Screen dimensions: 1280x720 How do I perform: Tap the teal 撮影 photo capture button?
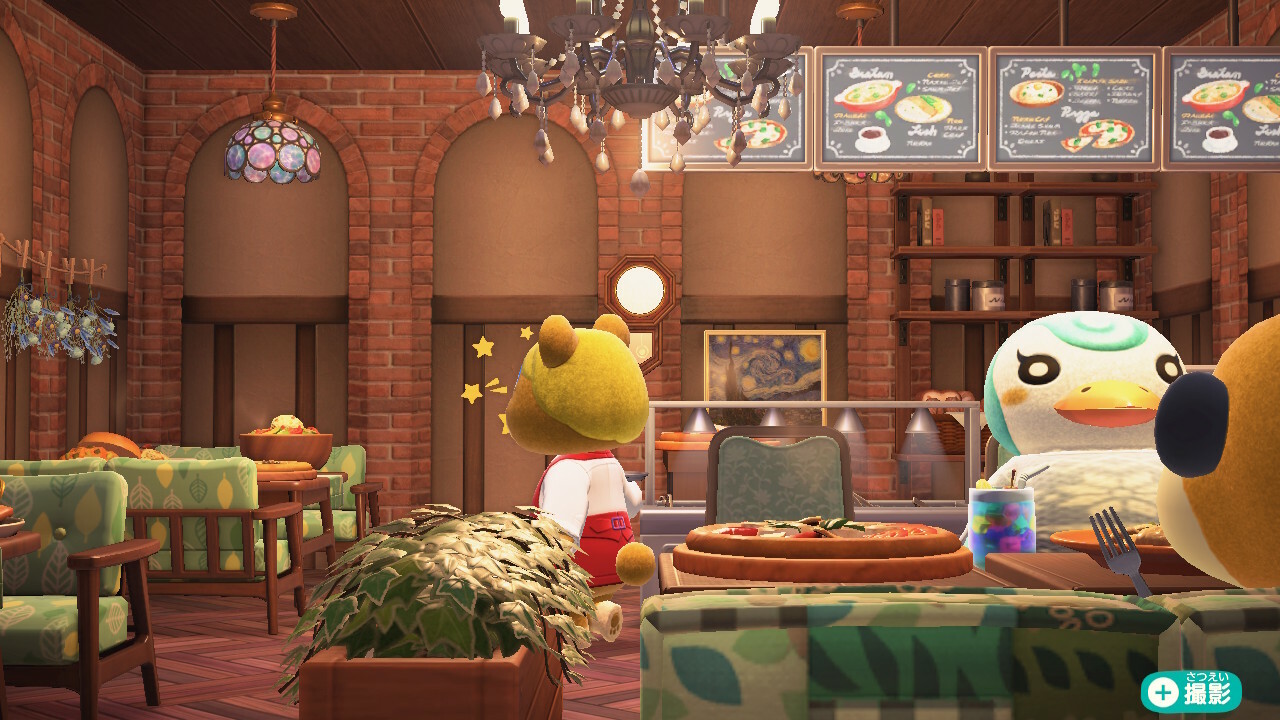(x=1191, y=692)
